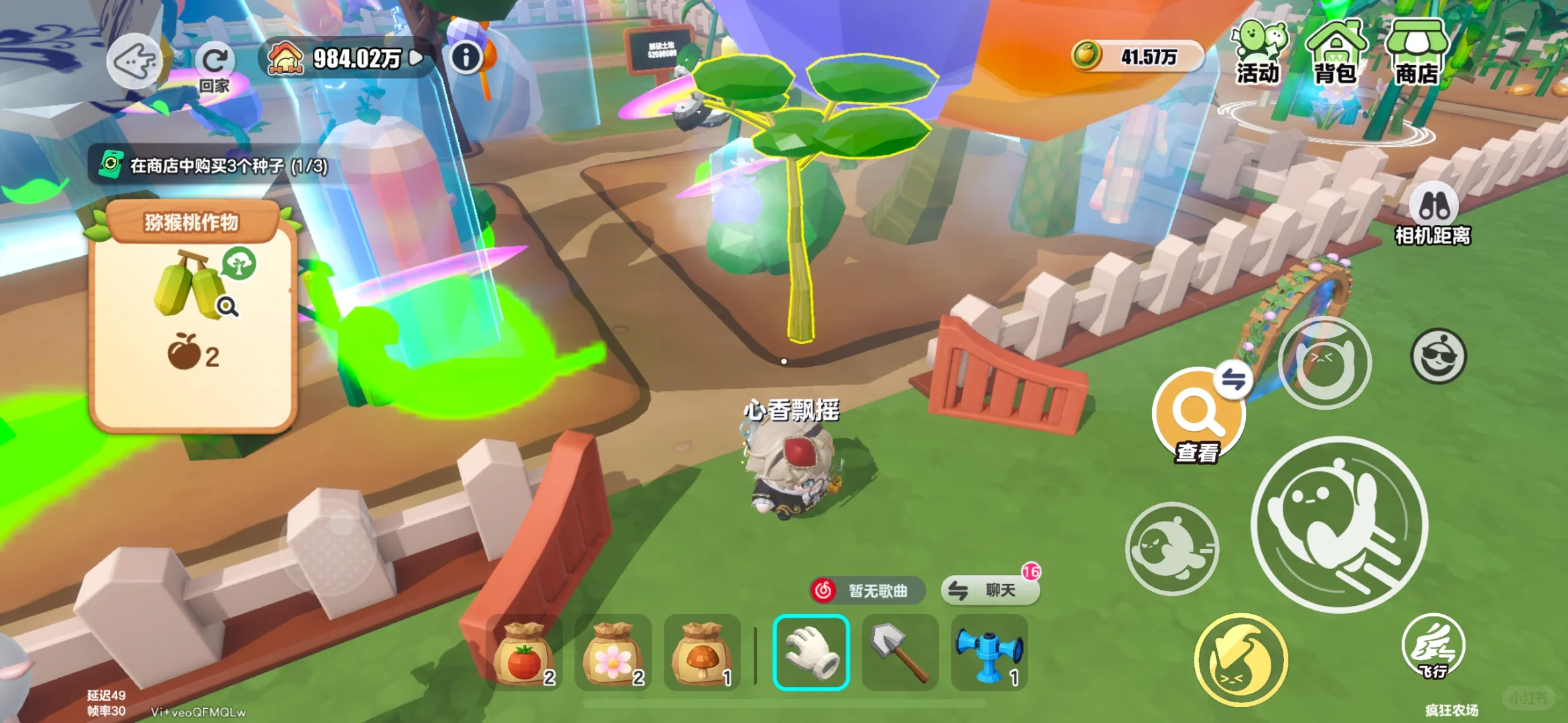Equip the shovel tool

click(x=900, y=653)
